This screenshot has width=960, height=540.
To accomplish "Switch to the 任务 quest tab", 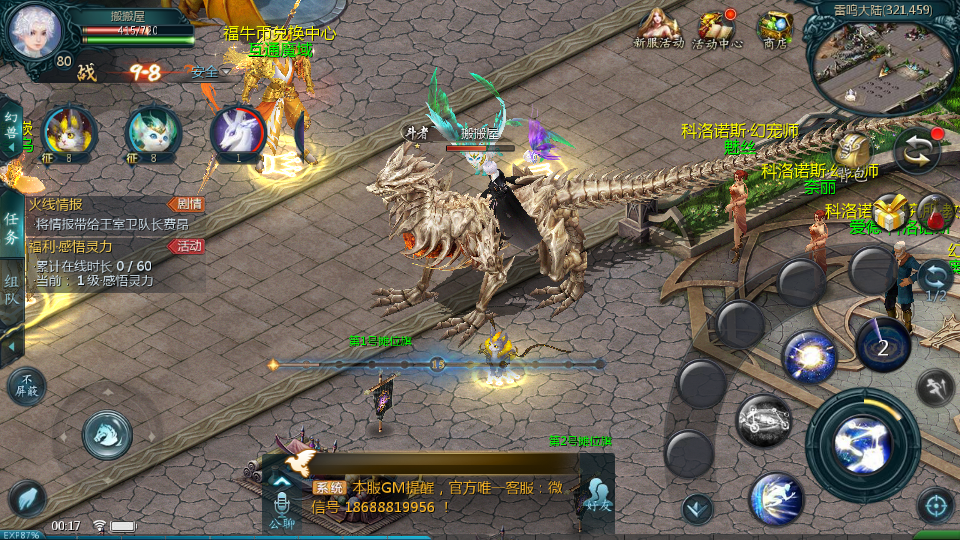I will click(12, 228).
